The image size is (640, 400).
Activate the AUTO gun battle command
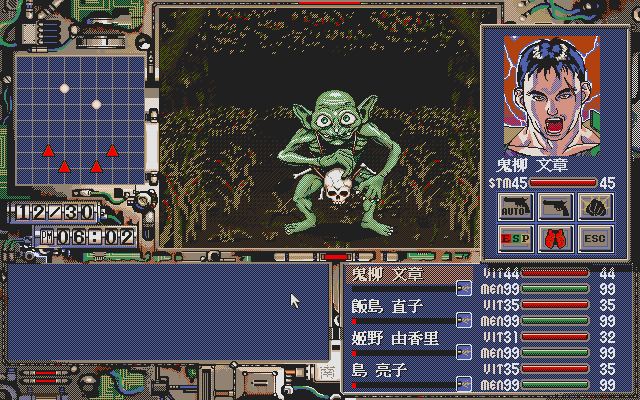(514, 207)
